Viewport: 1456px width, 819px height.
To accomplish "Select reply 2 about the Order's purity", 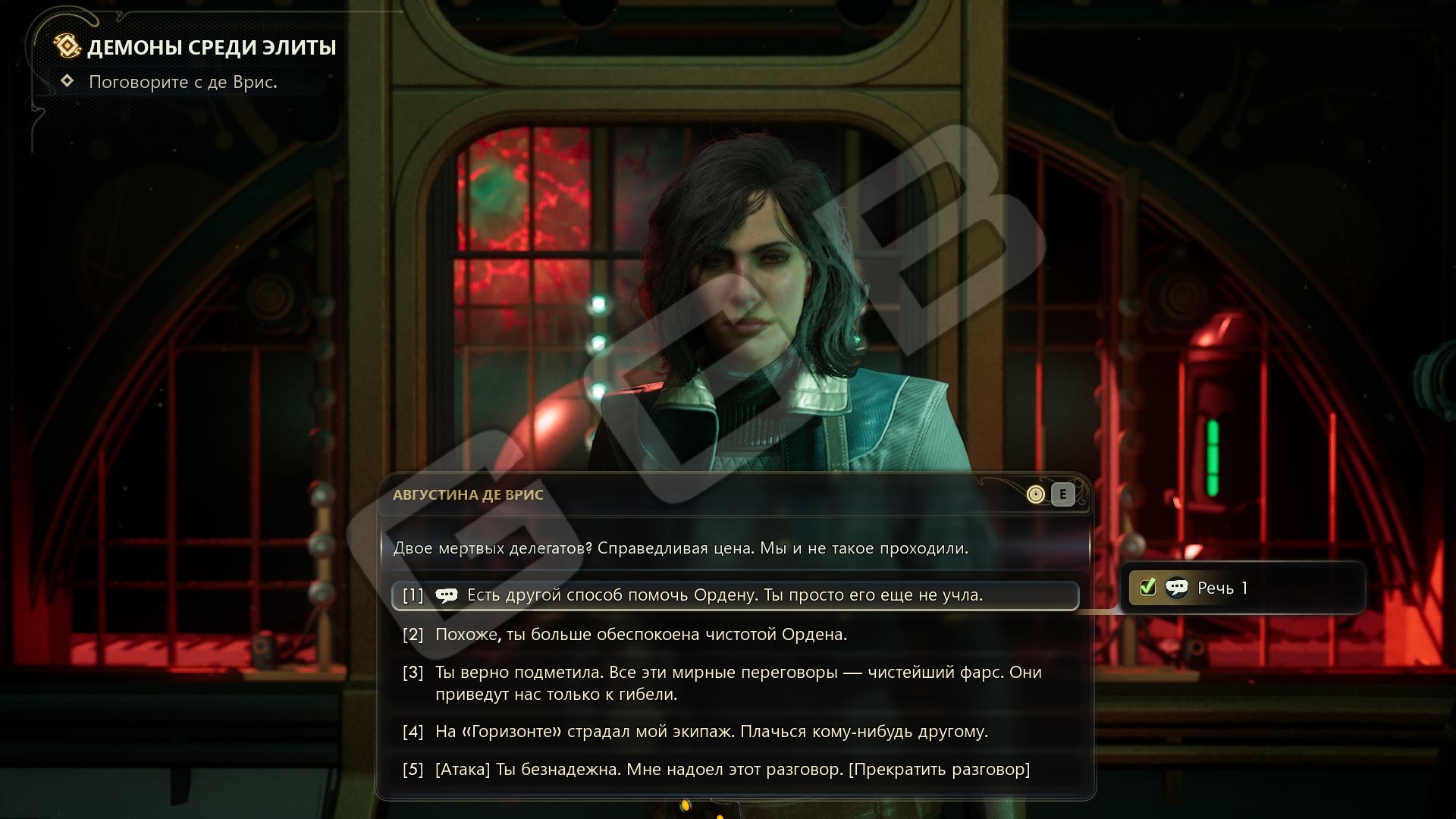I will tap(641, 634).
